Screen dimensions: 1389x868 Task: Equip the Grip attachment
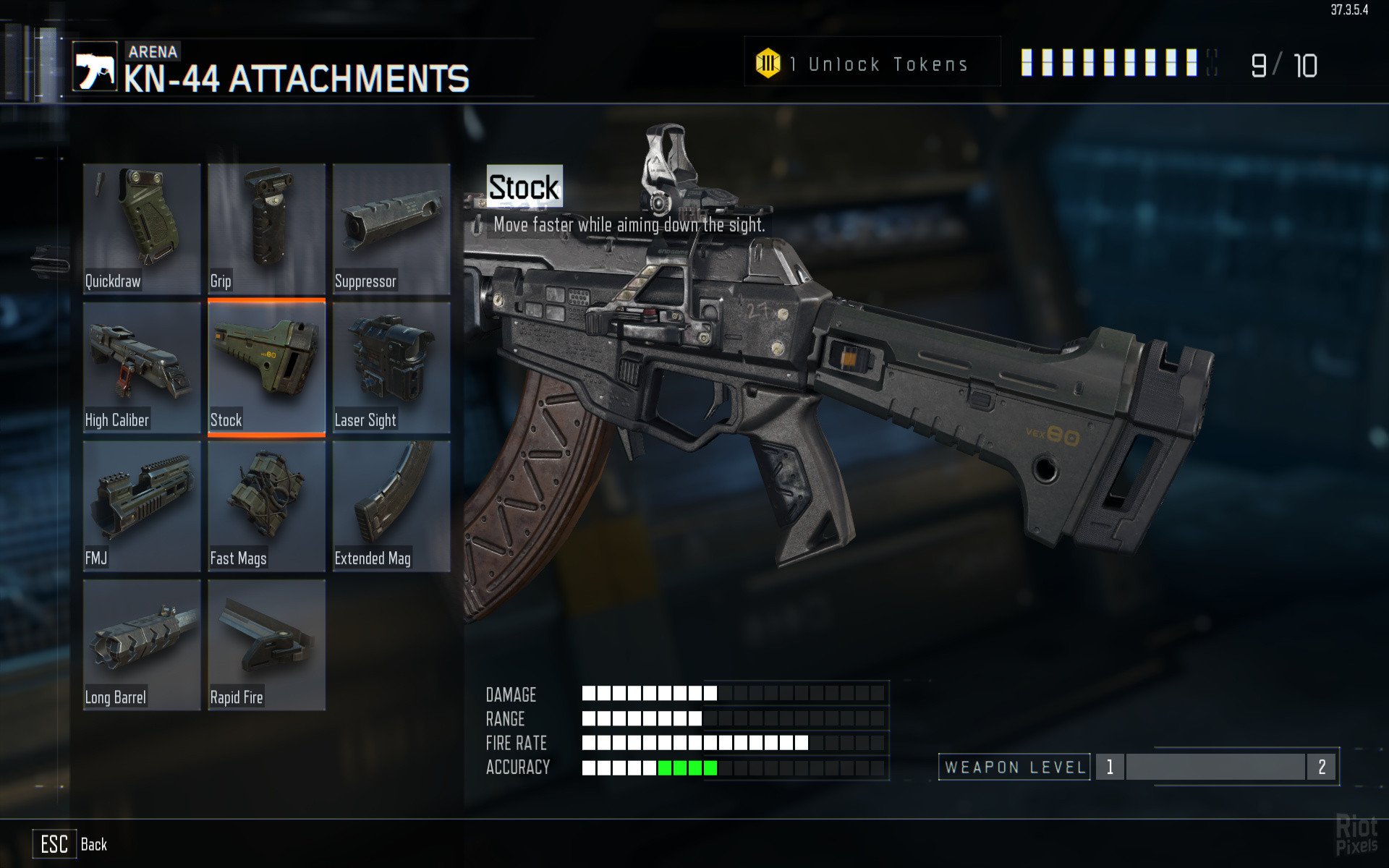click(x=266, y=229)
